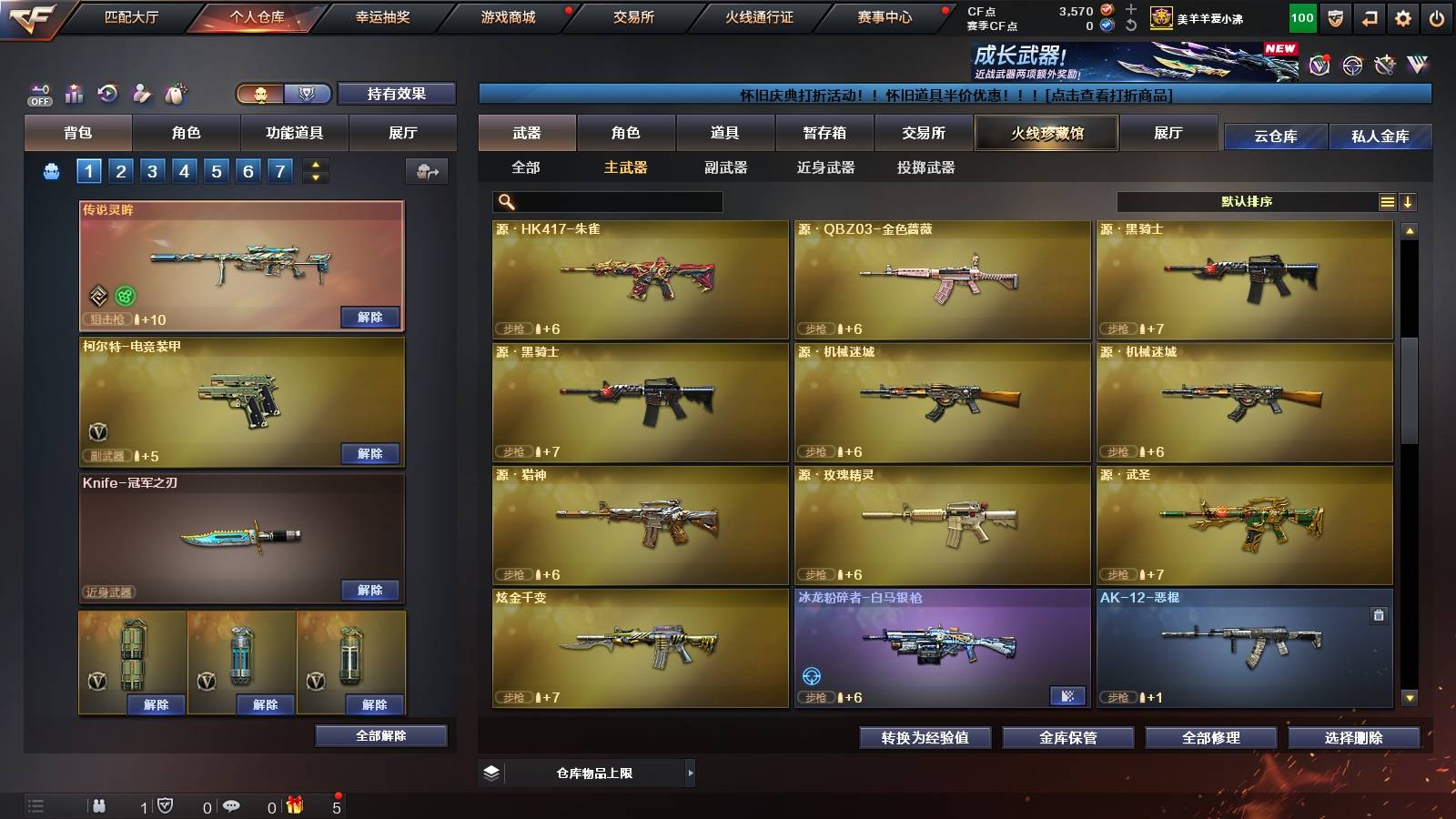Click the repair wrench icon above the banner
The height and width of the screenshot is (819, 1456).
(1384, 66)
